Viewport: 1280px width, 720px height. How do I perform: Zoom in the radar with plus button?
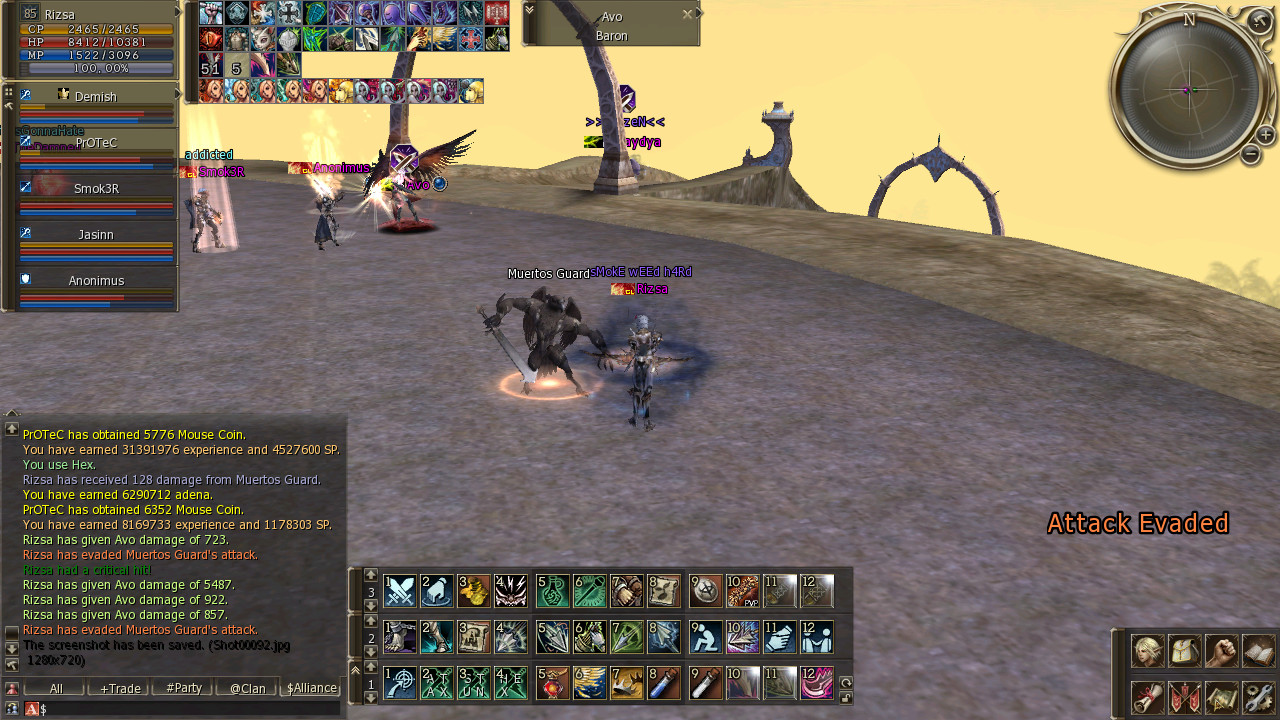1265,135
